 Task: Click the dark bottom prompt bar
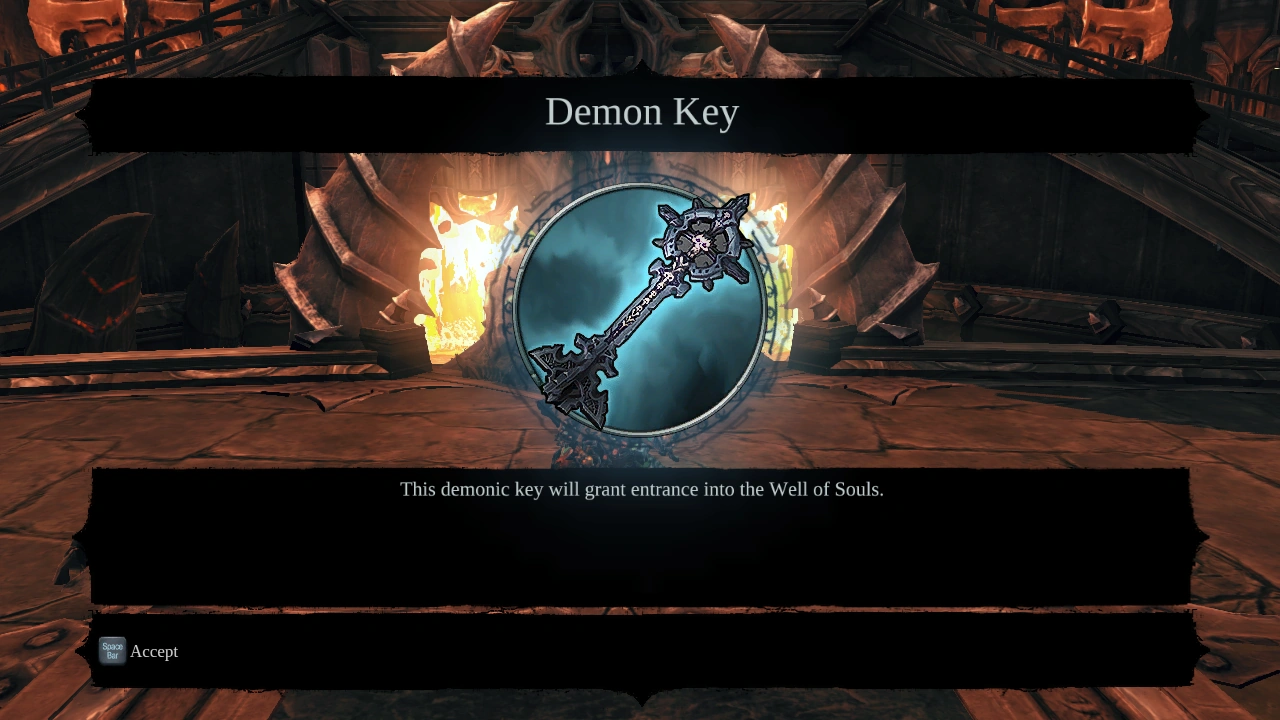click(x=640, y=651)
